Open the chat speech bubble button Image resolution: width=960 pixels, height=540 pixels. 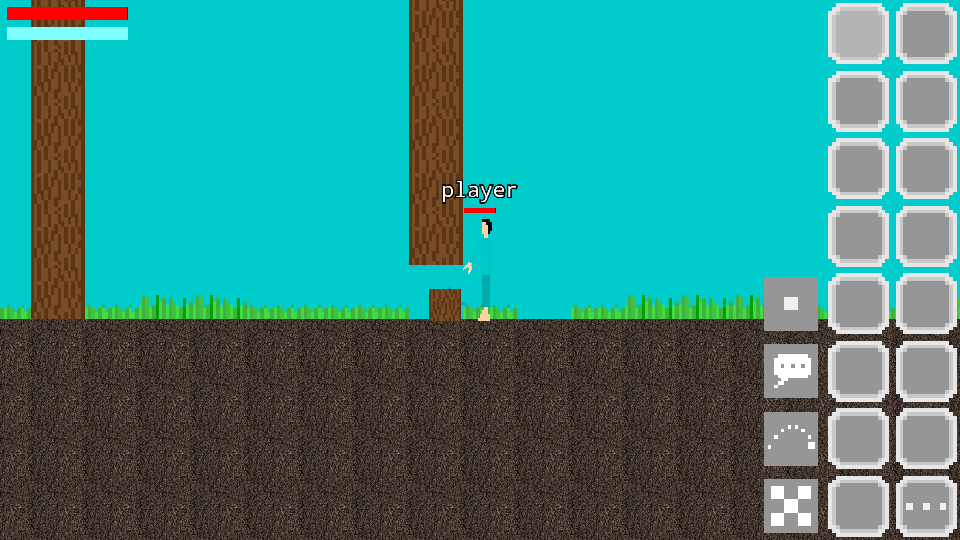[791, 371]
